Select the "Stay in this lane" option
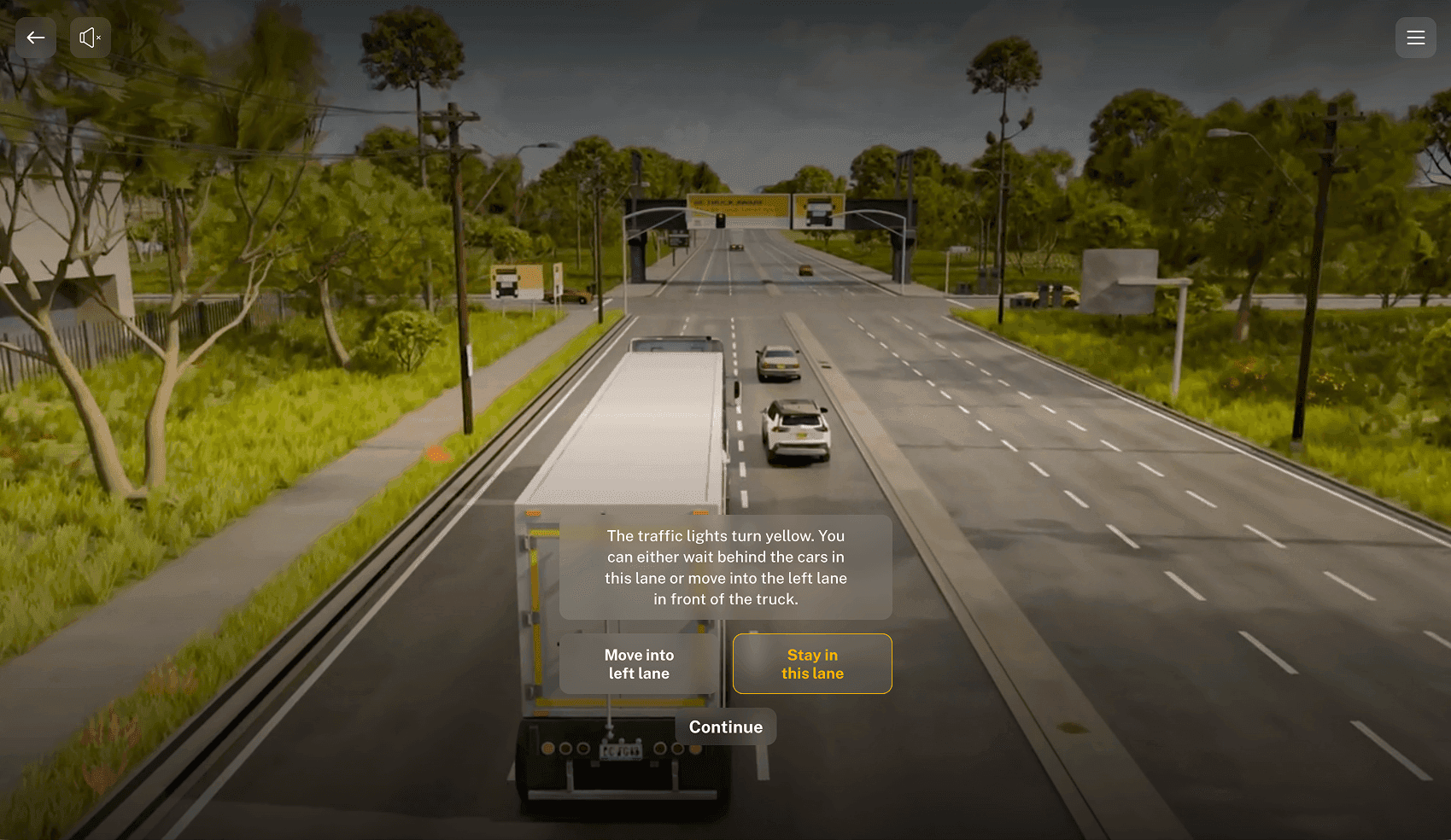This screenshot has width=1451, height=840. click(812, 664)
